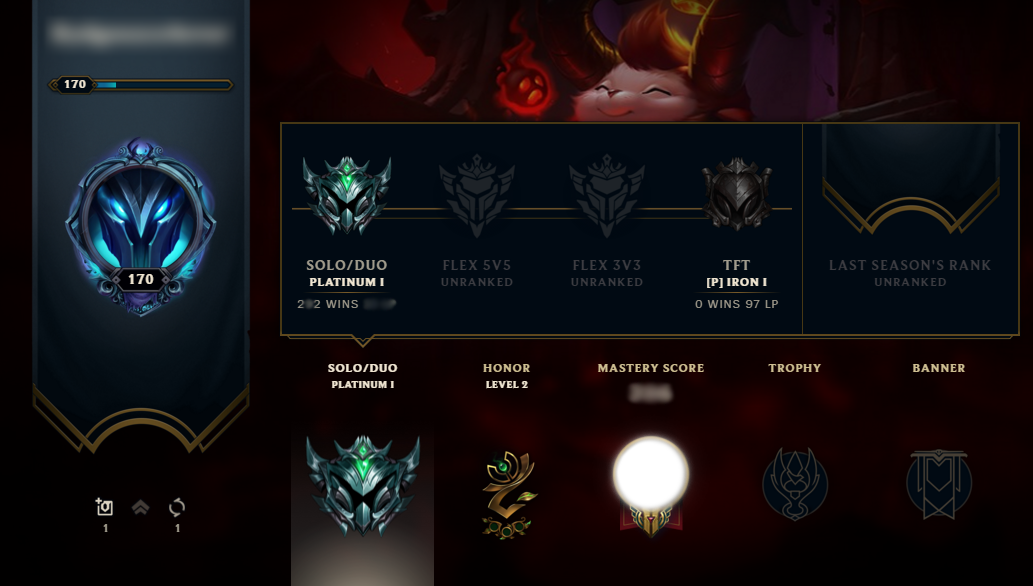Open the Banner emblem

click(x=939, y=485)
